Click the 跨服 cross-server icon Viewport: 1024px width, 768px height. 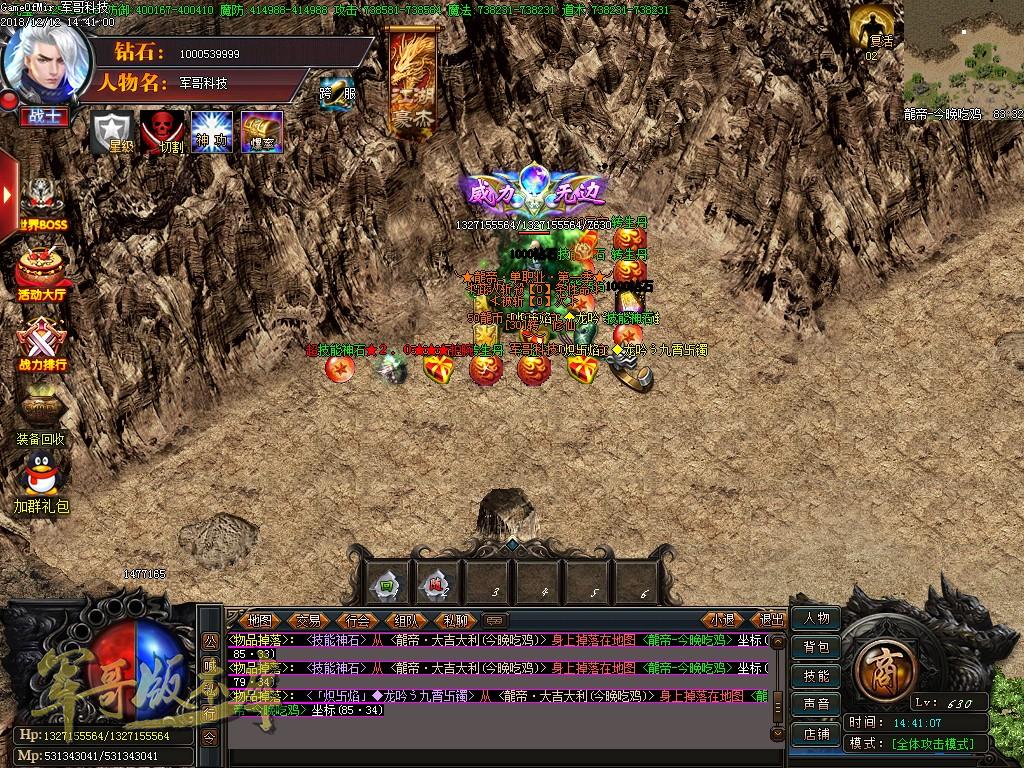tap(336, 94)
